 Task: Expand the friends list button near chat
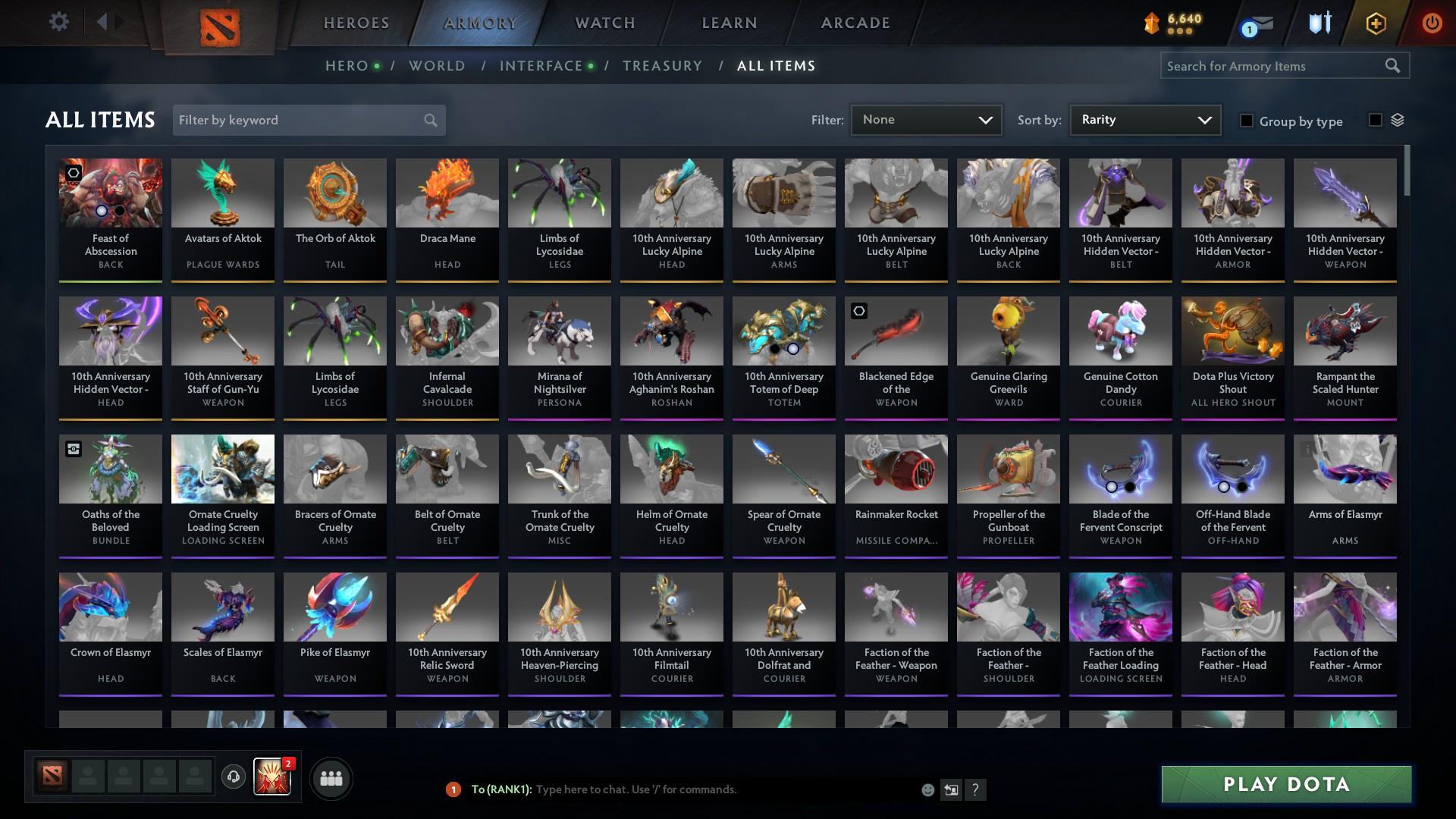330,778
